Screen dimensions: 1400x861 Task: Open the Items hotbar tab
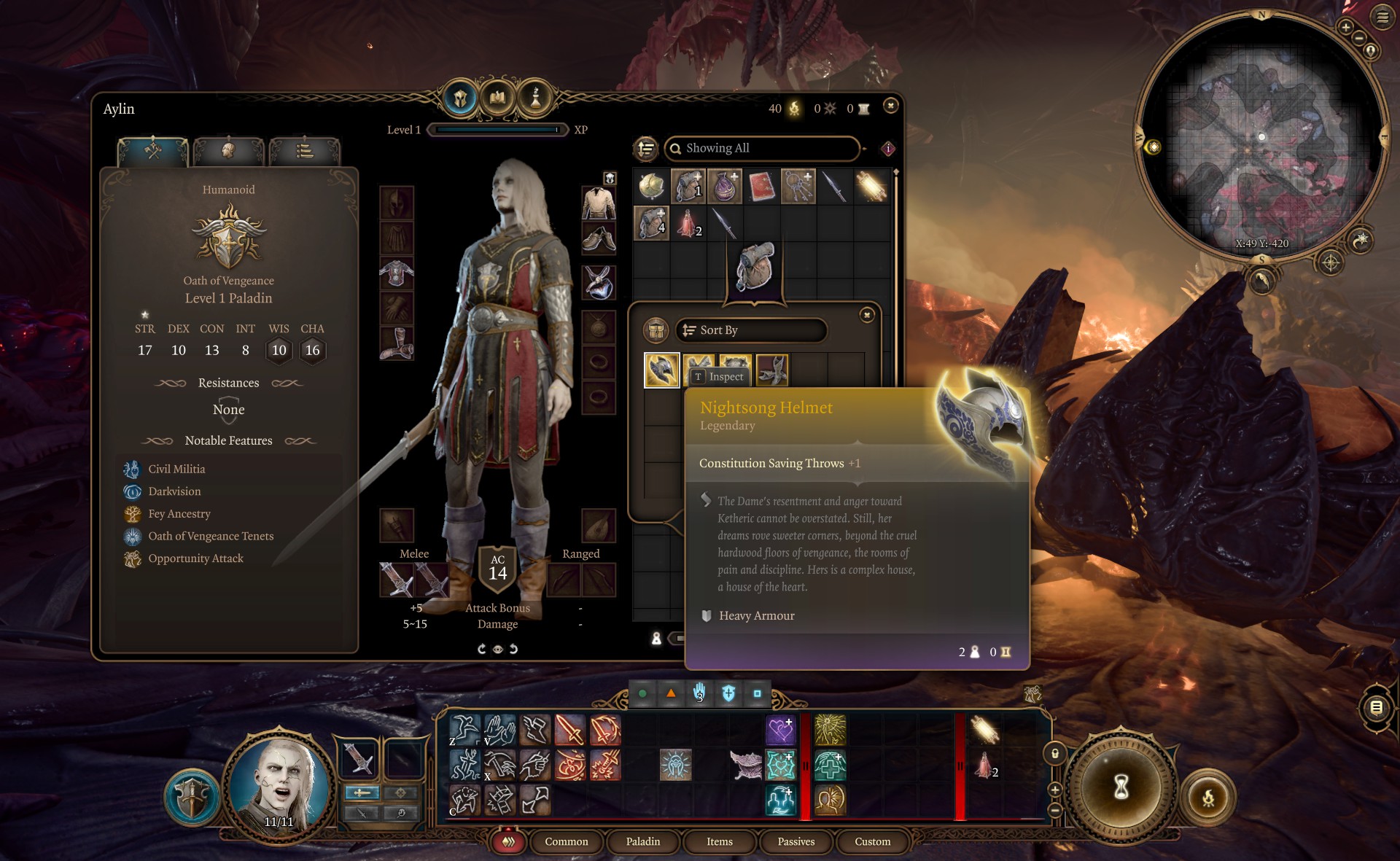[x=719, y=841]
